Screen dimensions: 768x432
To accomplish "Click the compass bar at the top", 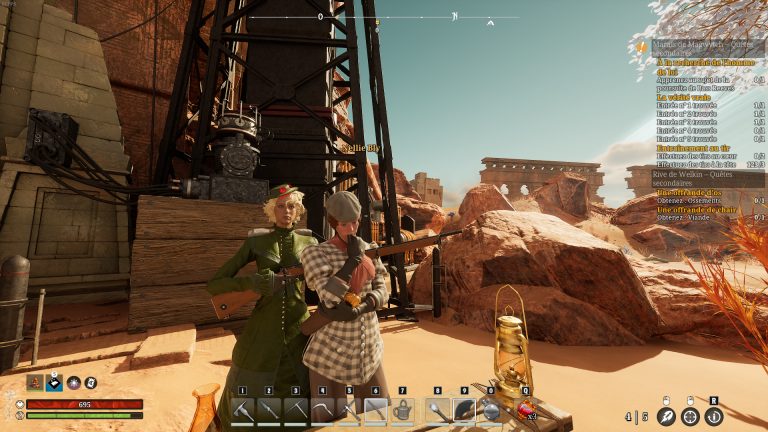I will tap(384, 17).
